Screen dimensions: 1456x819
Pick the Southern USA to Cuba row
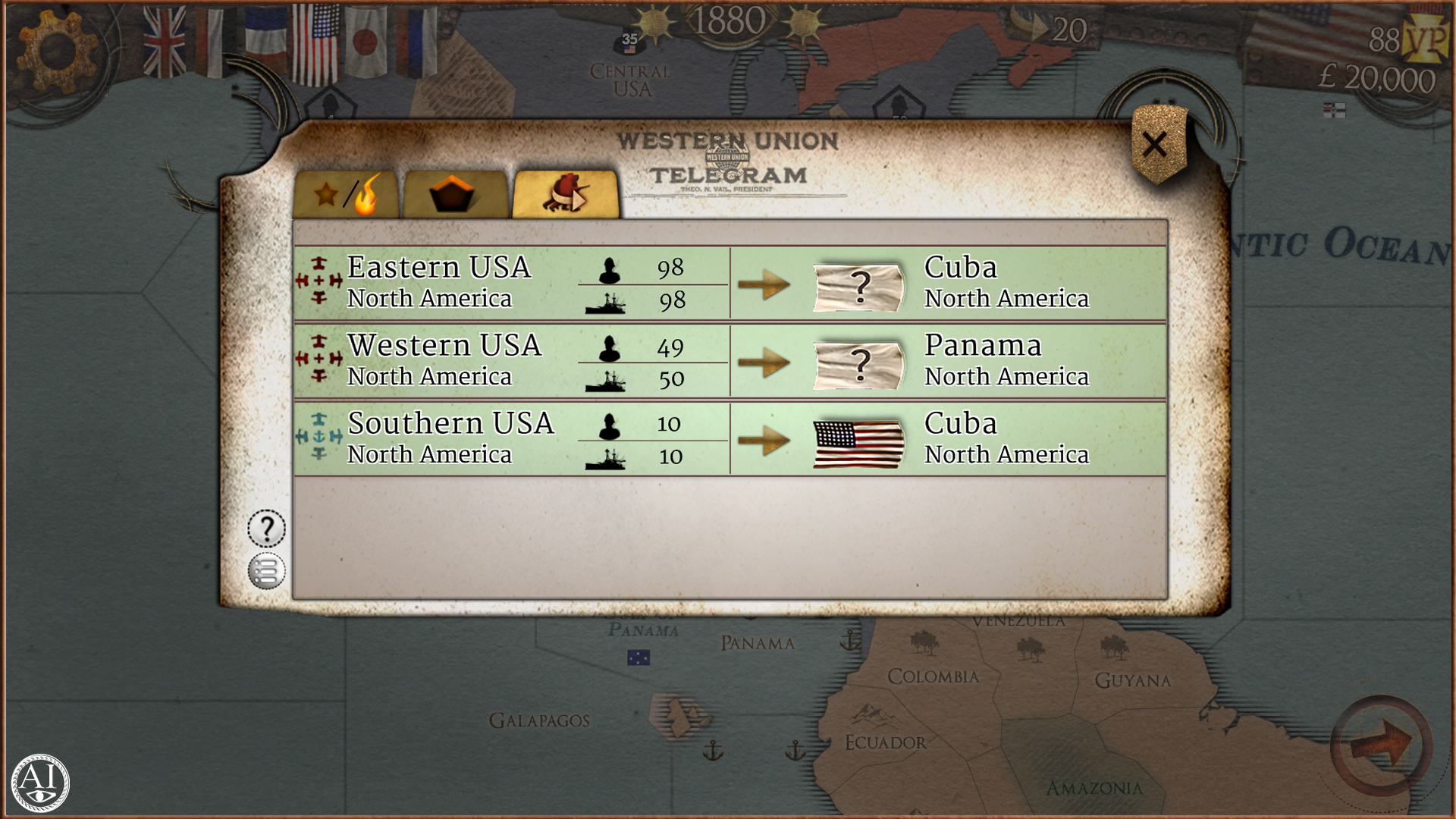point(730,440)
